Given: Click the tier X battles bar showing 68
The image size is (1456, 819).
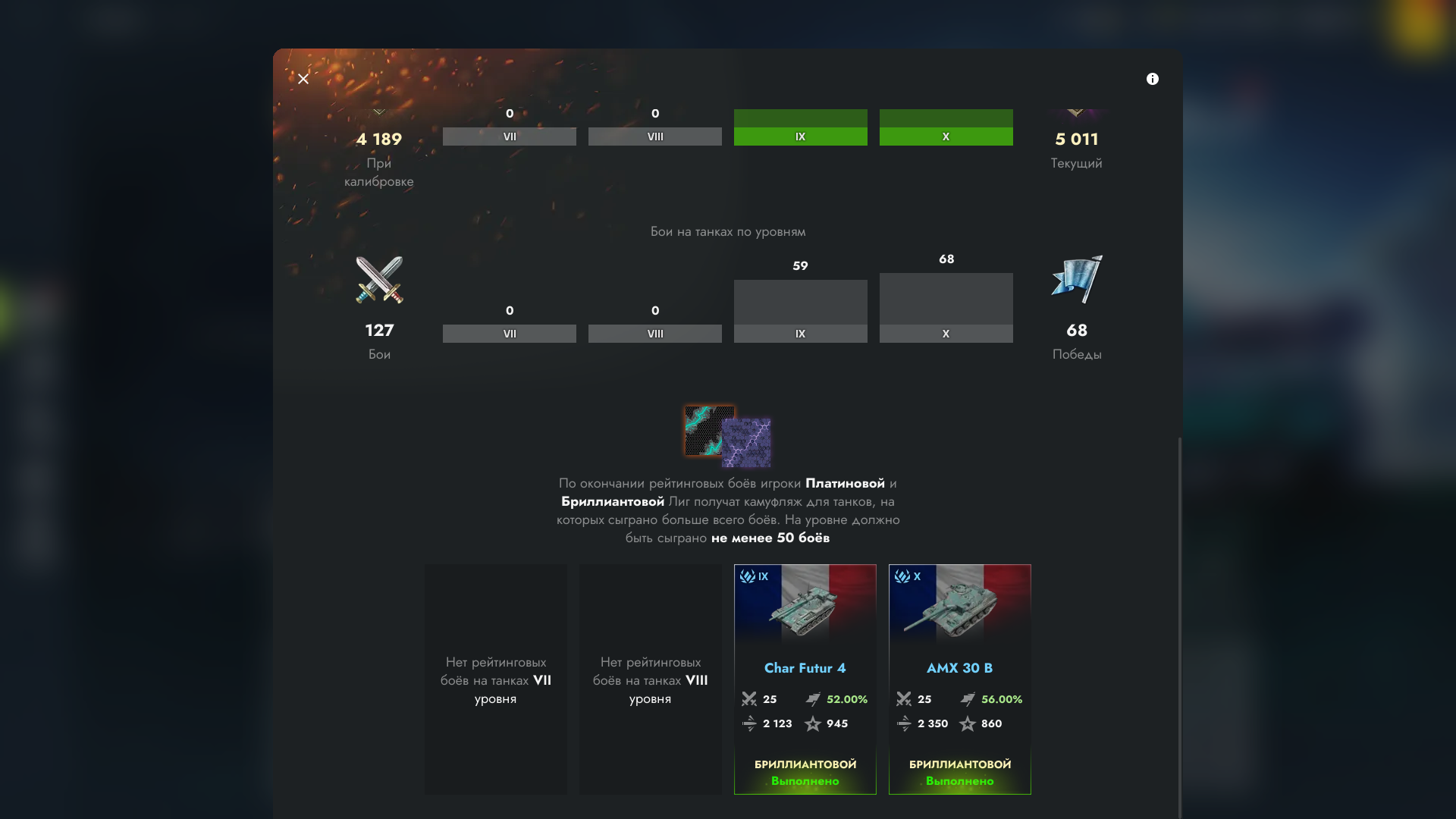Looking at the screenshot, I should point(946,307).
